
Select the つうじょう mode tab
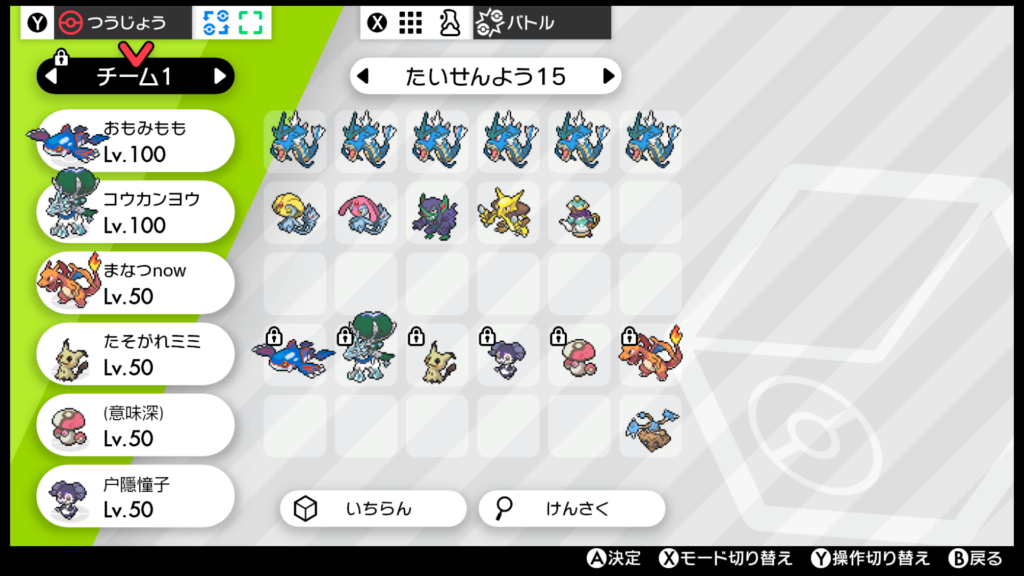point(110,22)
